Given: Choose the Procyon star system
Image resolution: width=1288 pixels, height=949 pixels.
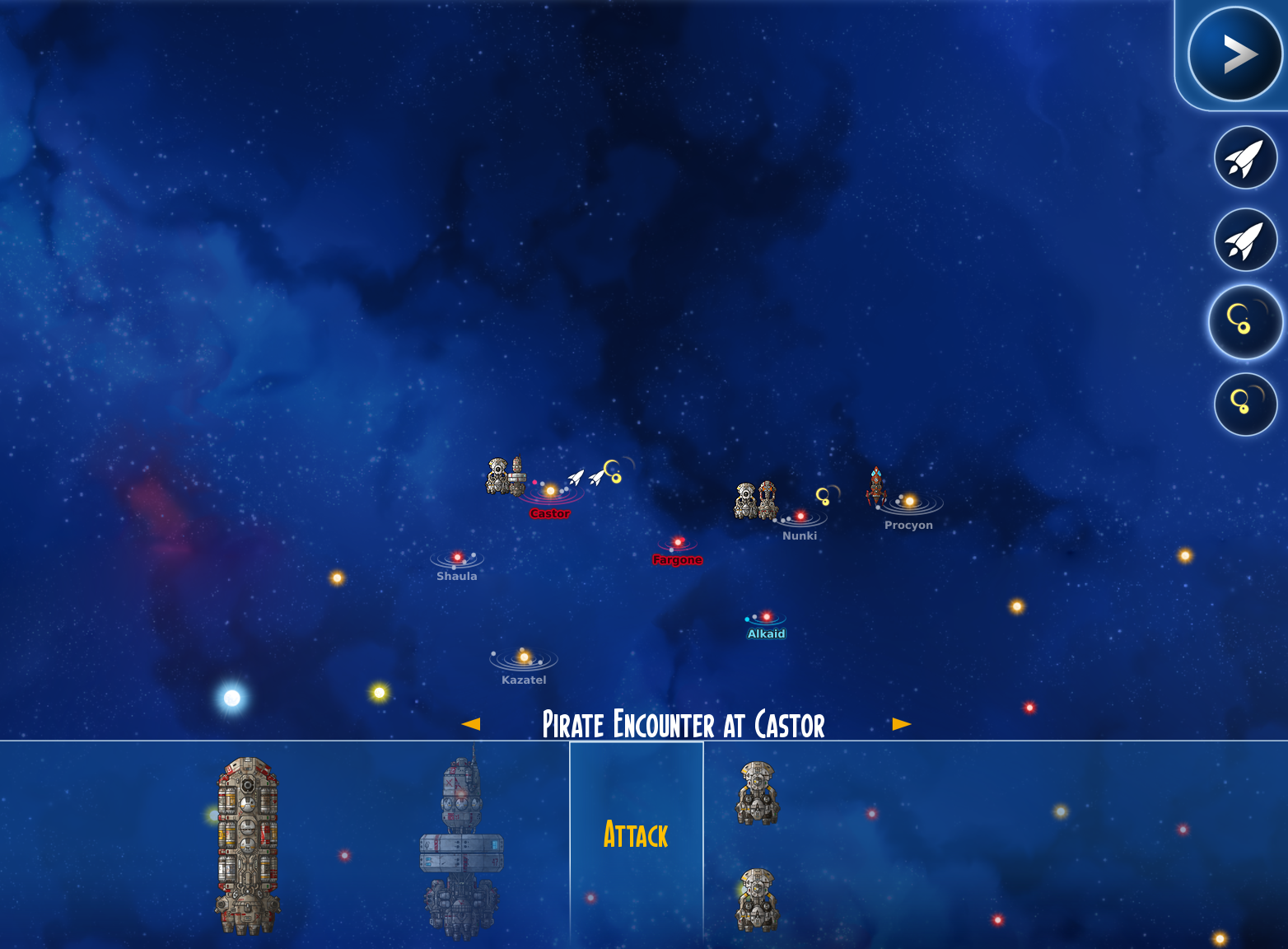Looking at the screenshot, I should coord(909,502).
